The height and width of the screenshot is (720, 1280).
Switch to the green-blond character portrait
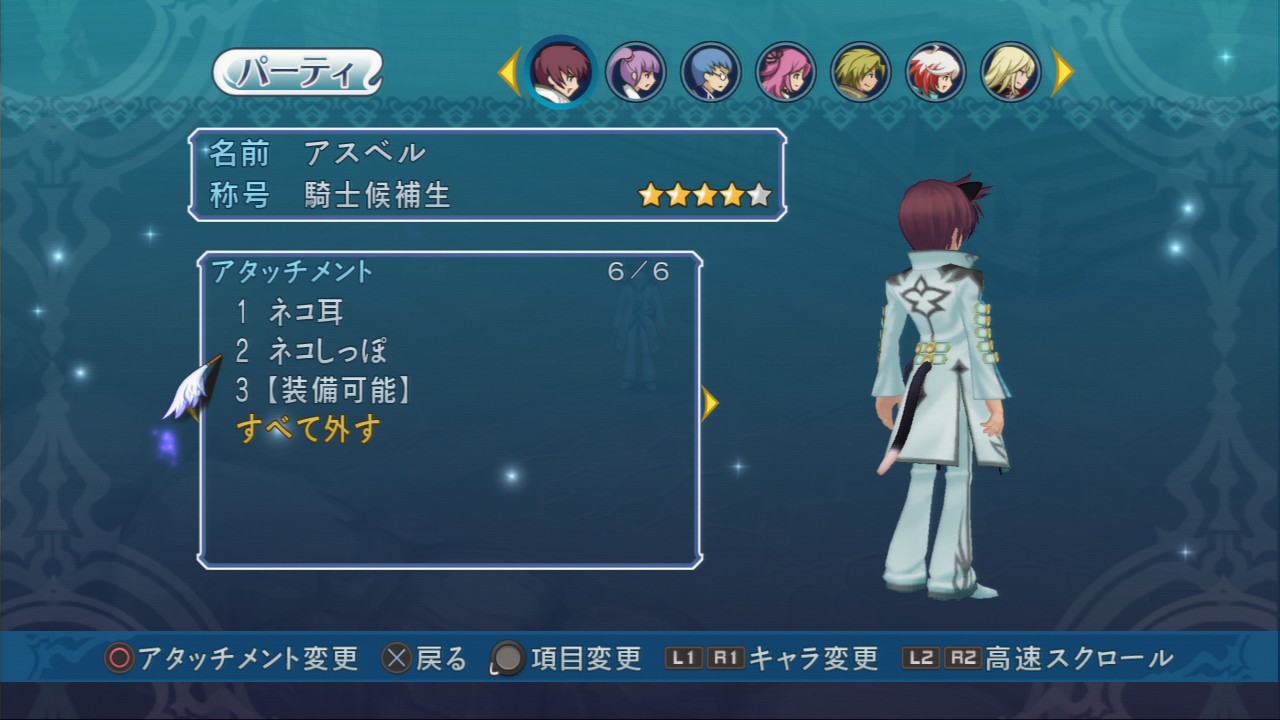pos(861,71)
